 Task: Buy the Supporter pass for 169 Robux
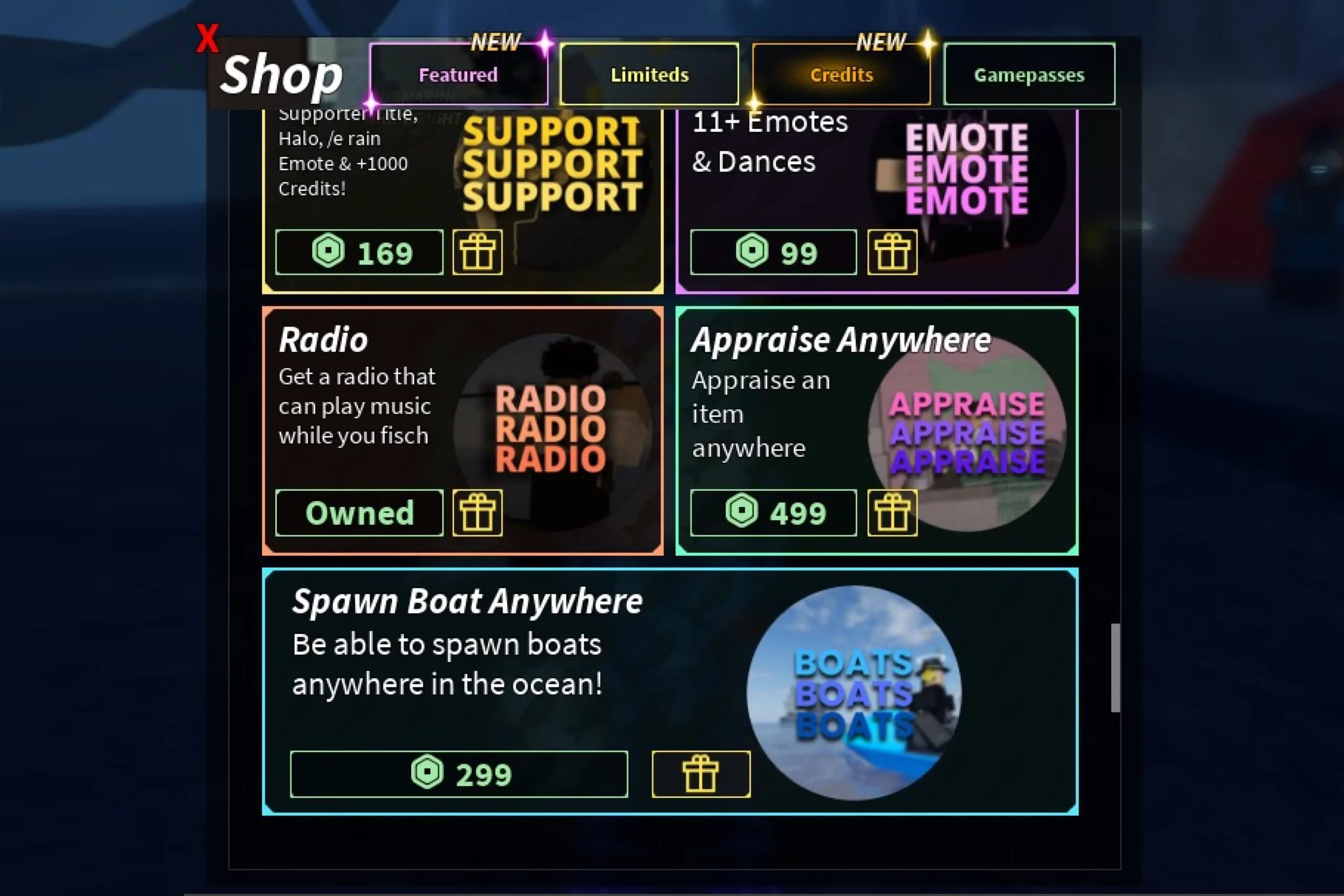point(360,252)
